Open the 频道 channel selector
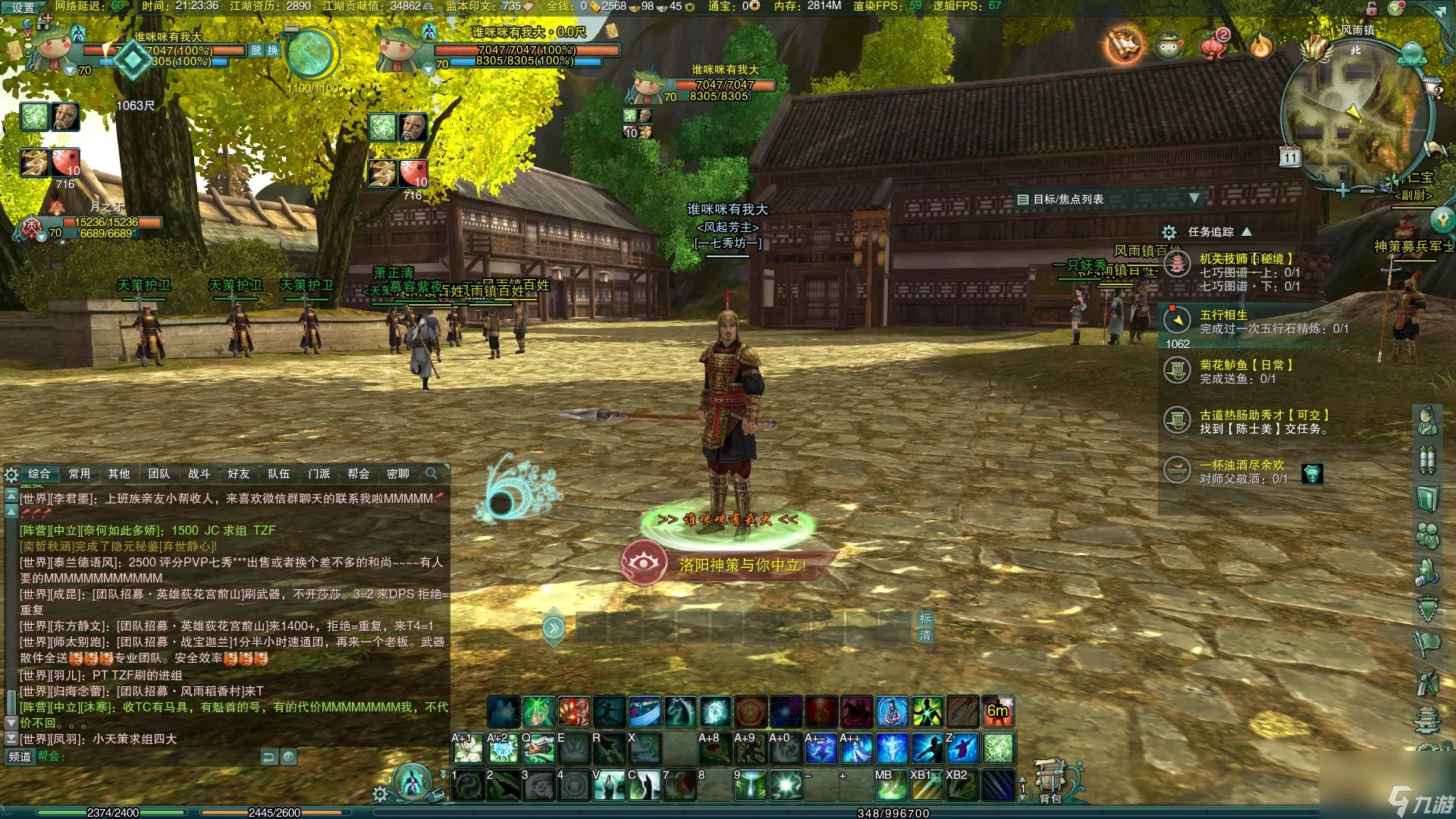 tap(20, 756)
